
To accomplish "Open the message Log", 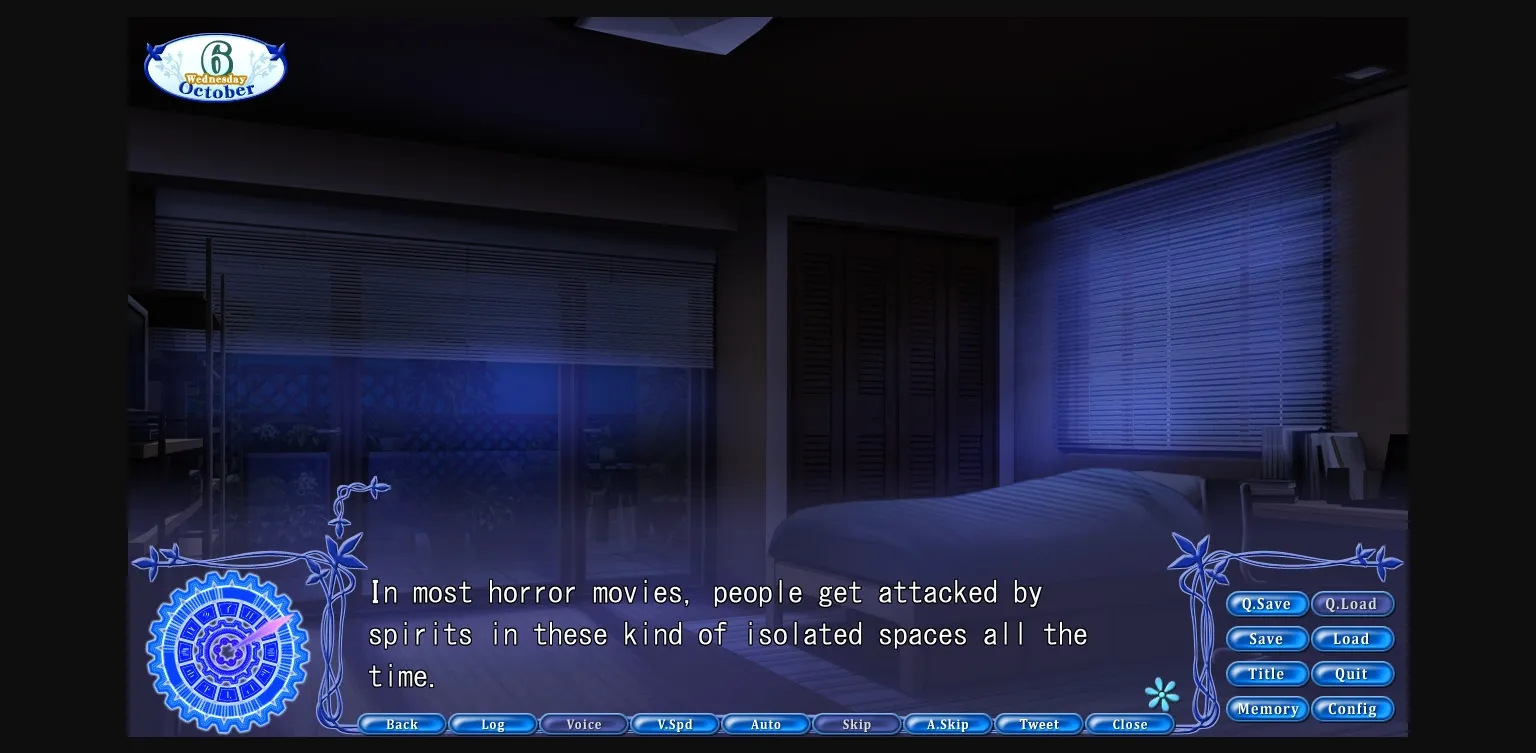I will pos(491,724).
